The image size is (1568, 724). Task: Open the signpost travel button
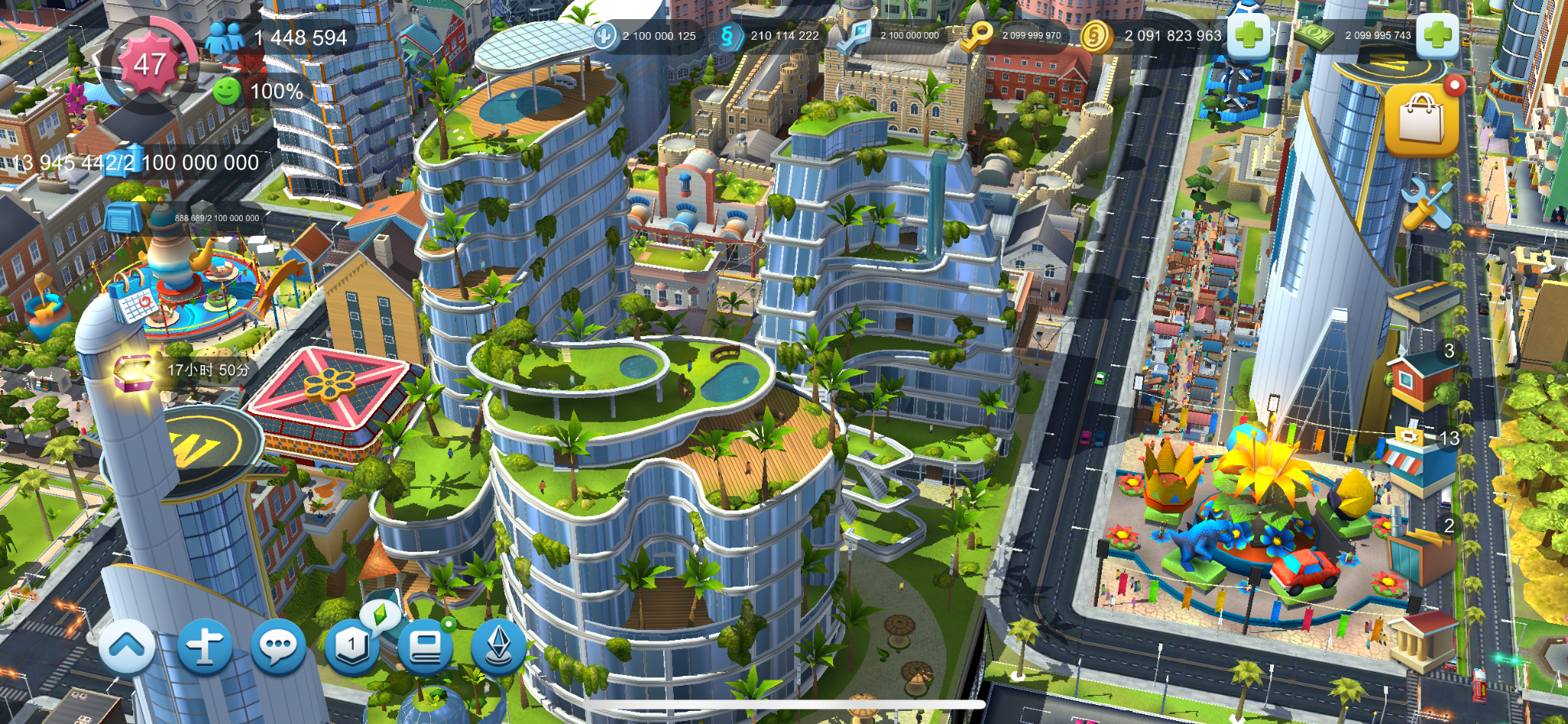coord(204,647)
